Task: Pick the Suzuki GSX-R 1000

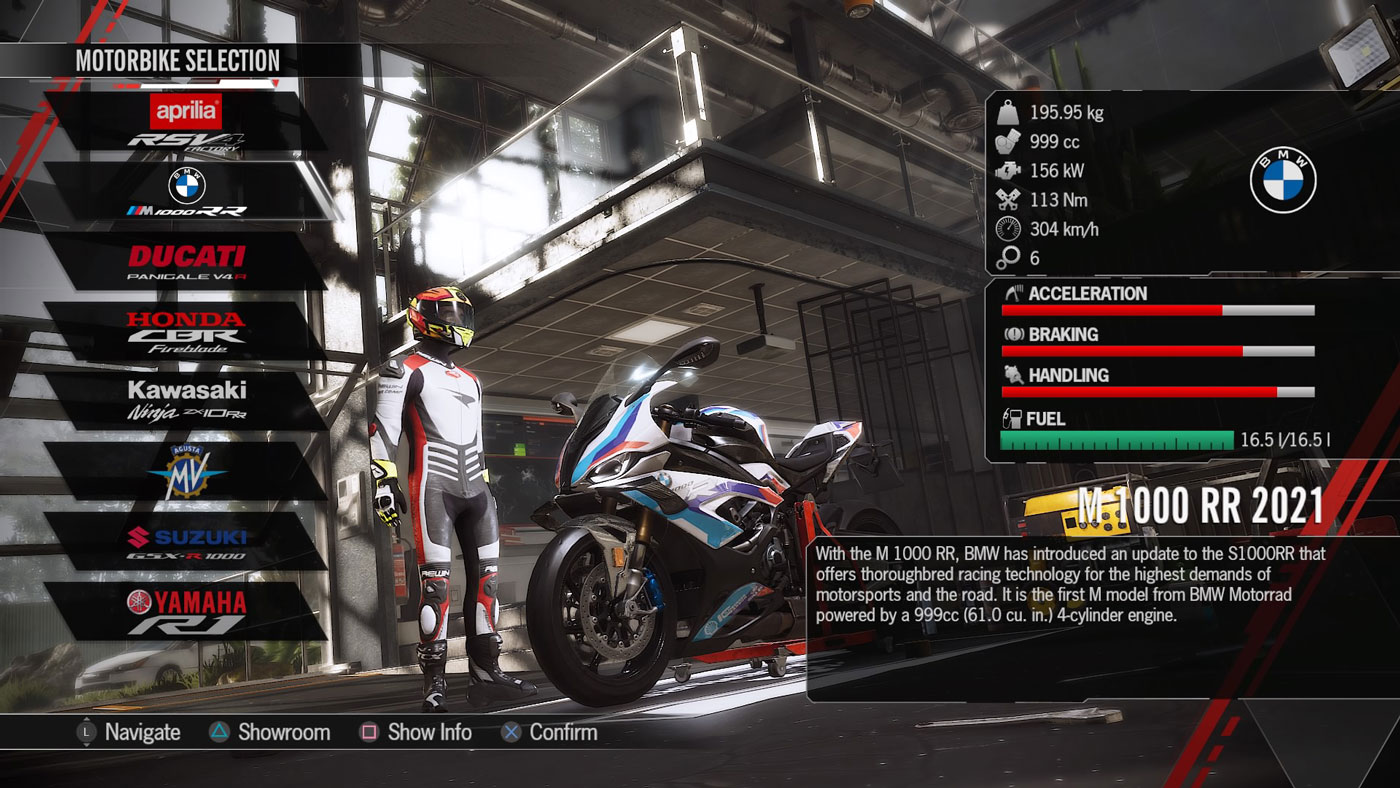Action: pos(186,541)
